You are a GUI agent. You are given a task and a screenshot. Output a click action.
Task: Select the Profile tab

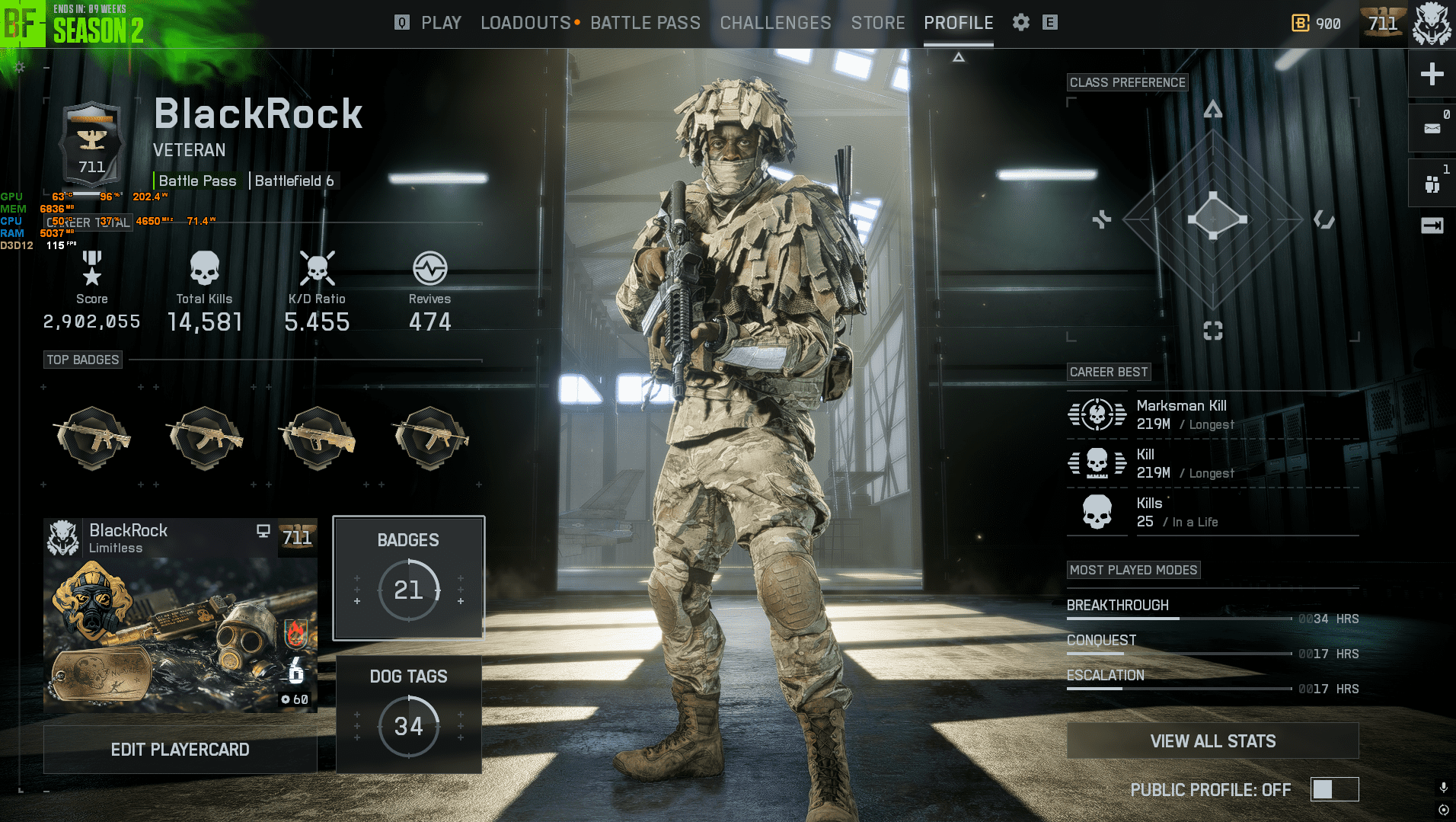958,23
